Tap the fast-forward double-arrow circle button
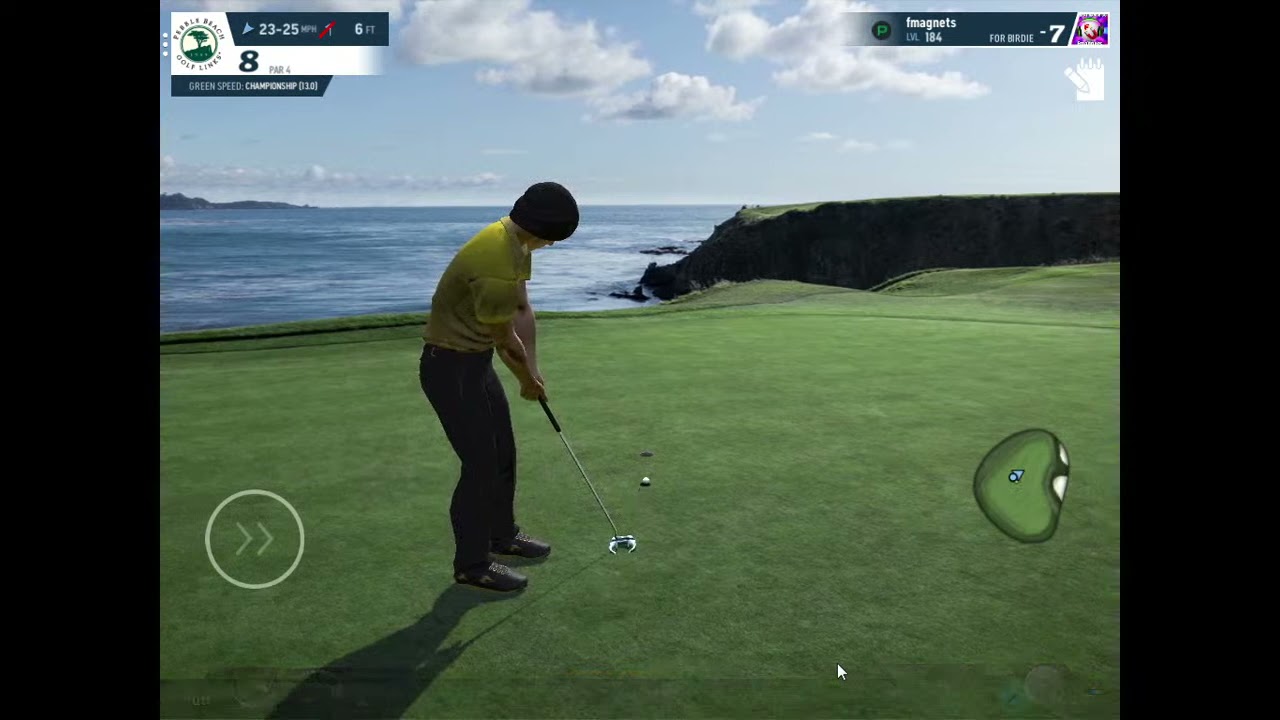The height and width of the screenshot is (720, 1280). tap(254, 539)
